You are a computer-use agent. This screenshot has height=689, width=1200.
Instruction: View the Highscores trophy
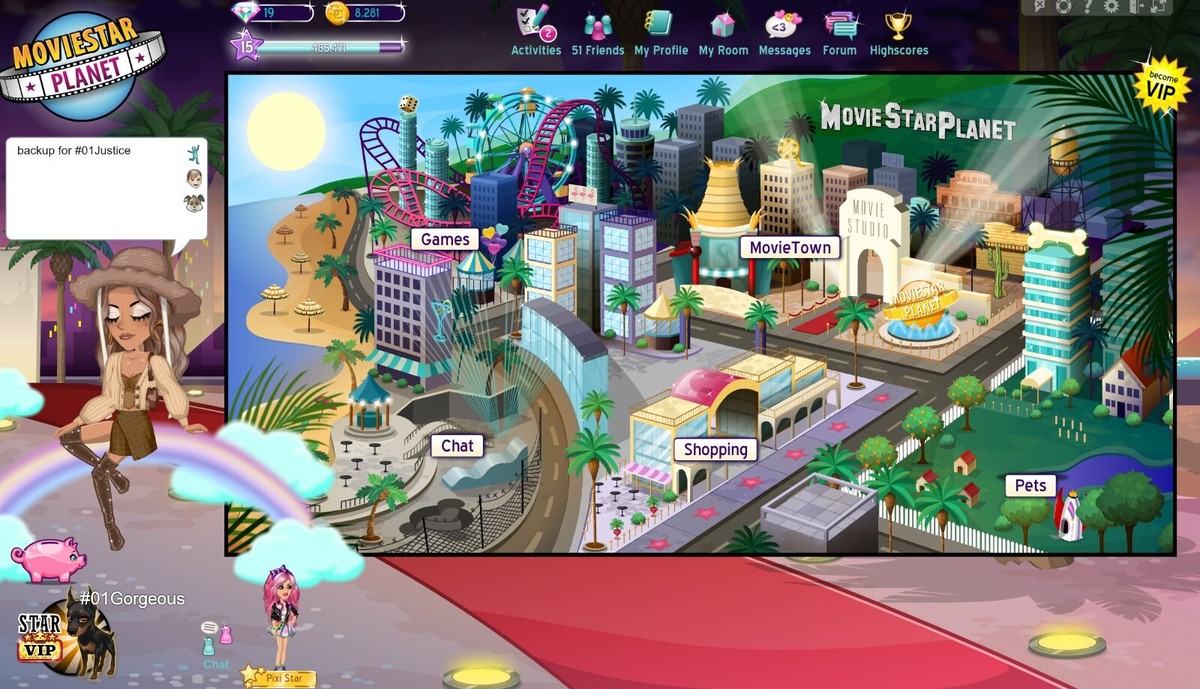coord(898,32)
